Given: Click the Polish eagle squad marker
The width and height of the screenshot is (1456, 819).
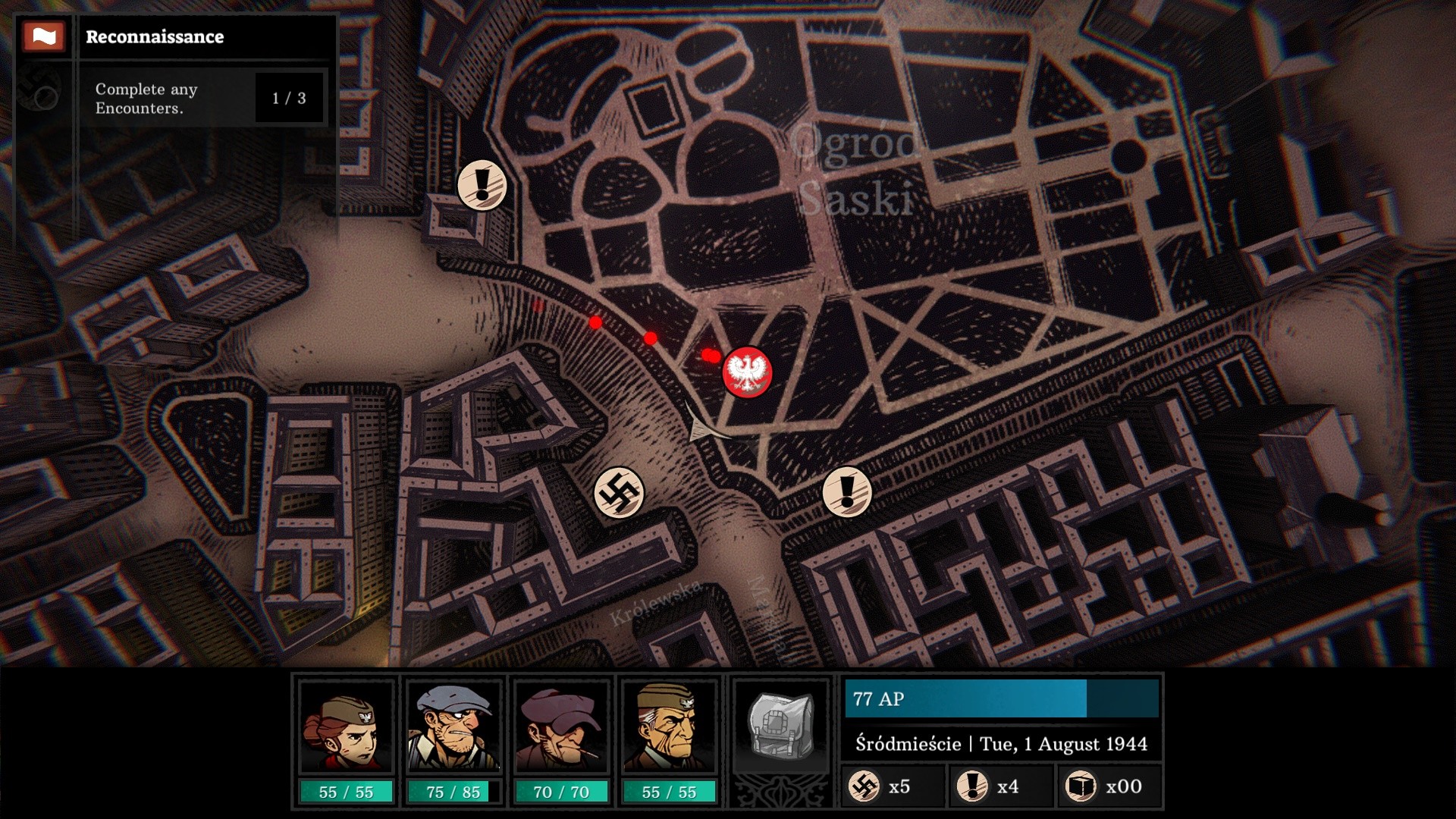Looking at the screenshot, I should [747, 372].
